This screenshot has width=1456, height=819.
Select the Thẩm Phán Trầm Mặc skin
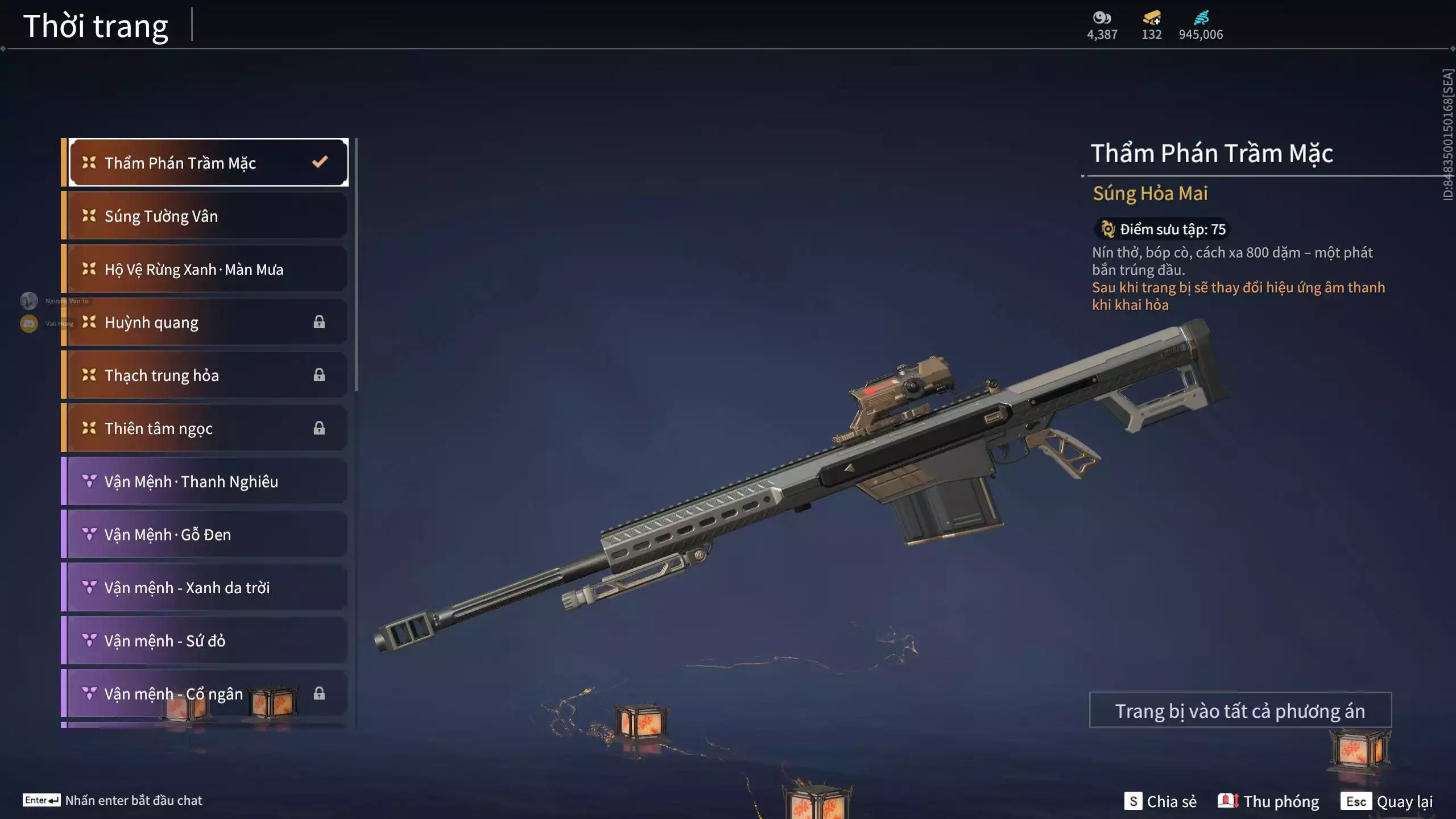[x=208, y=163]
